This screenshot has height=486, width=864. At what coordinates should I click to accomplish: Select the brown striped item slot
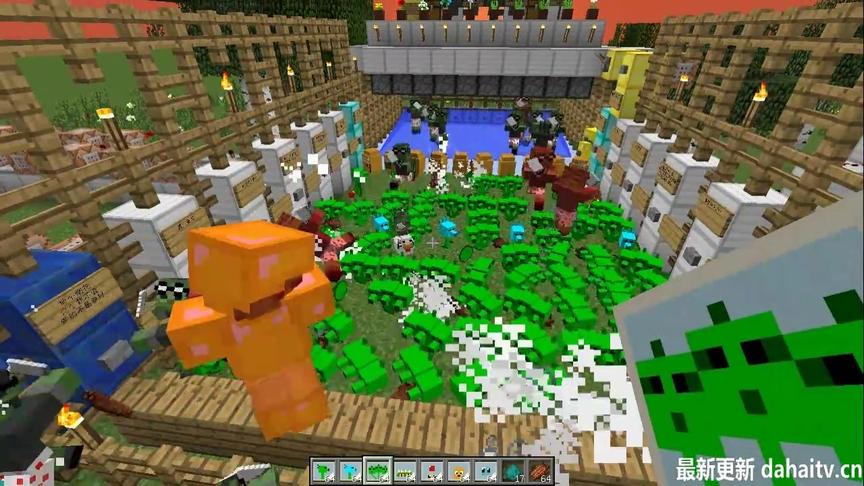tap(539, 471)
